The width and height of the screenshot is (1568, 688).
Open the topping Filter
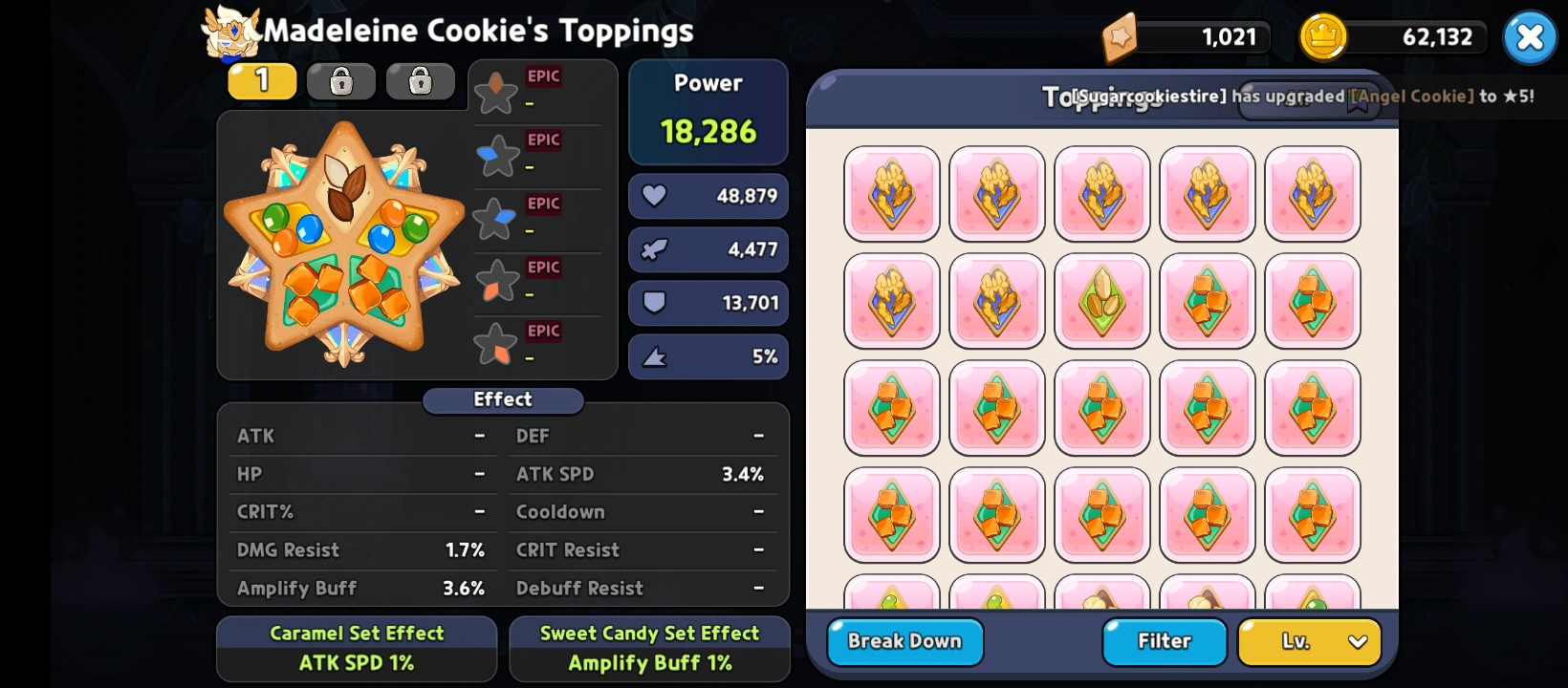coord(1164,641)
